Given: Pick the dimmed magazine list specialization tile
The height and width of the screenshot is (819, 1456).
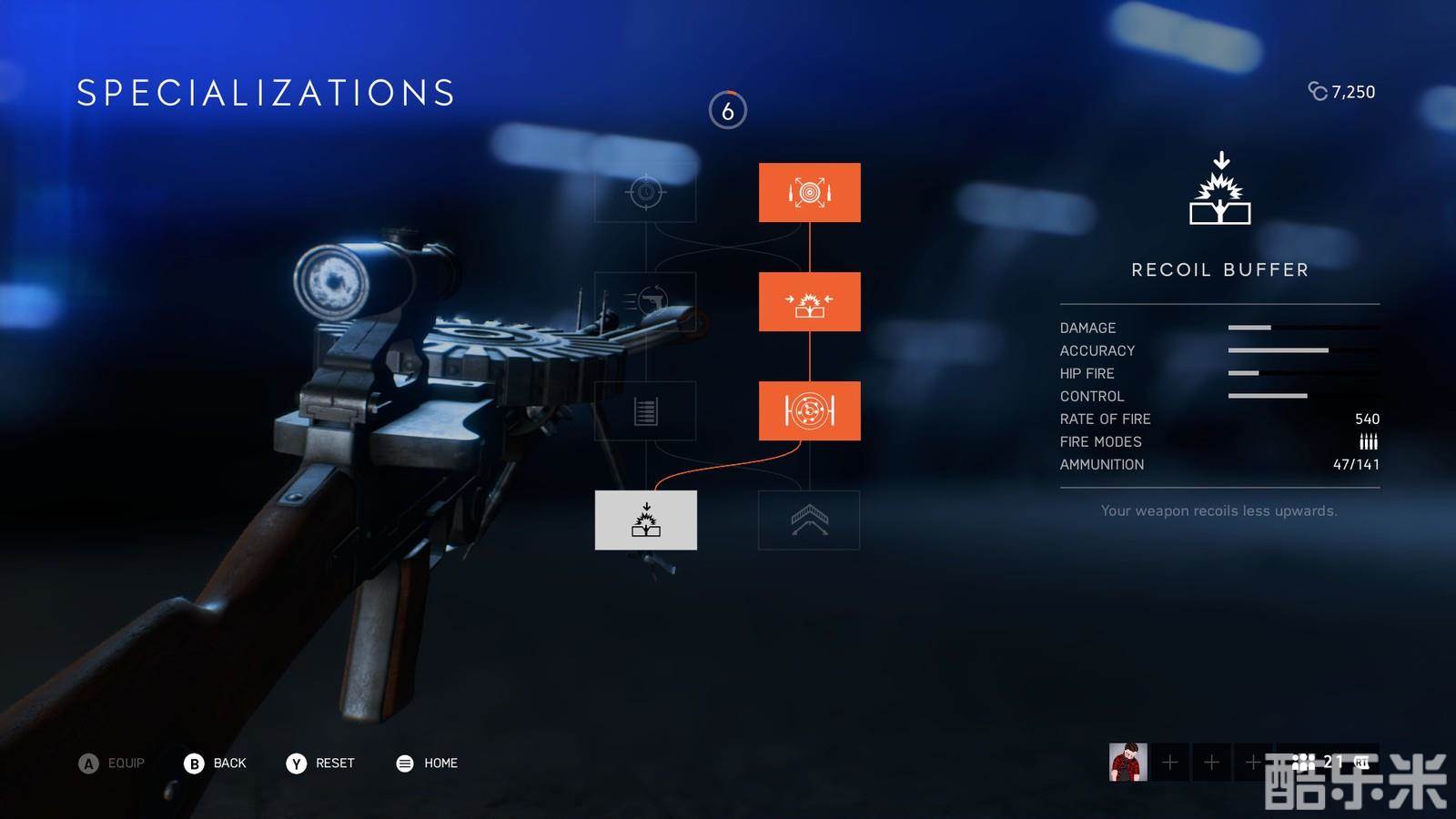Looking at the screenshot, I should pyautogui.click(x=646, y=411).
